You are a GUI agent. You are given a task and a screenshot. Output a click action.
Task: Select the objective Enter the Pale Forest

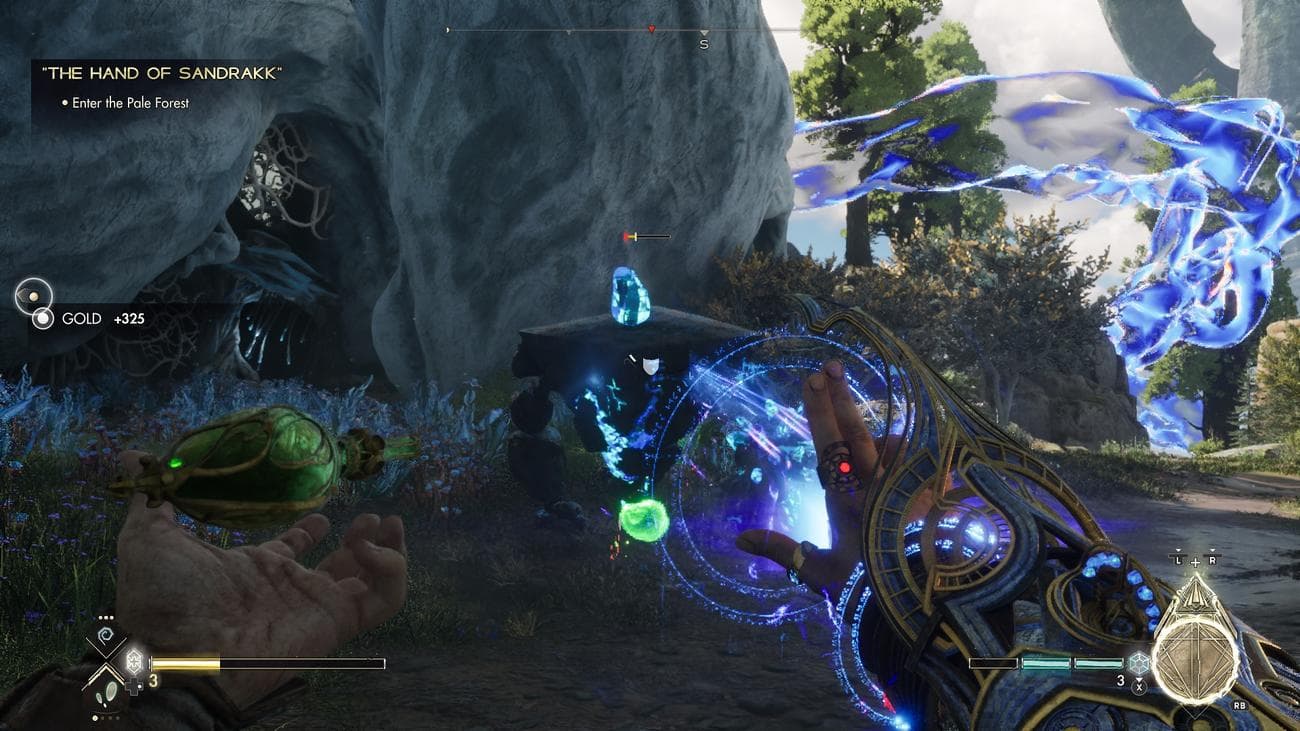pyautogui.click(x=128, y=101)
